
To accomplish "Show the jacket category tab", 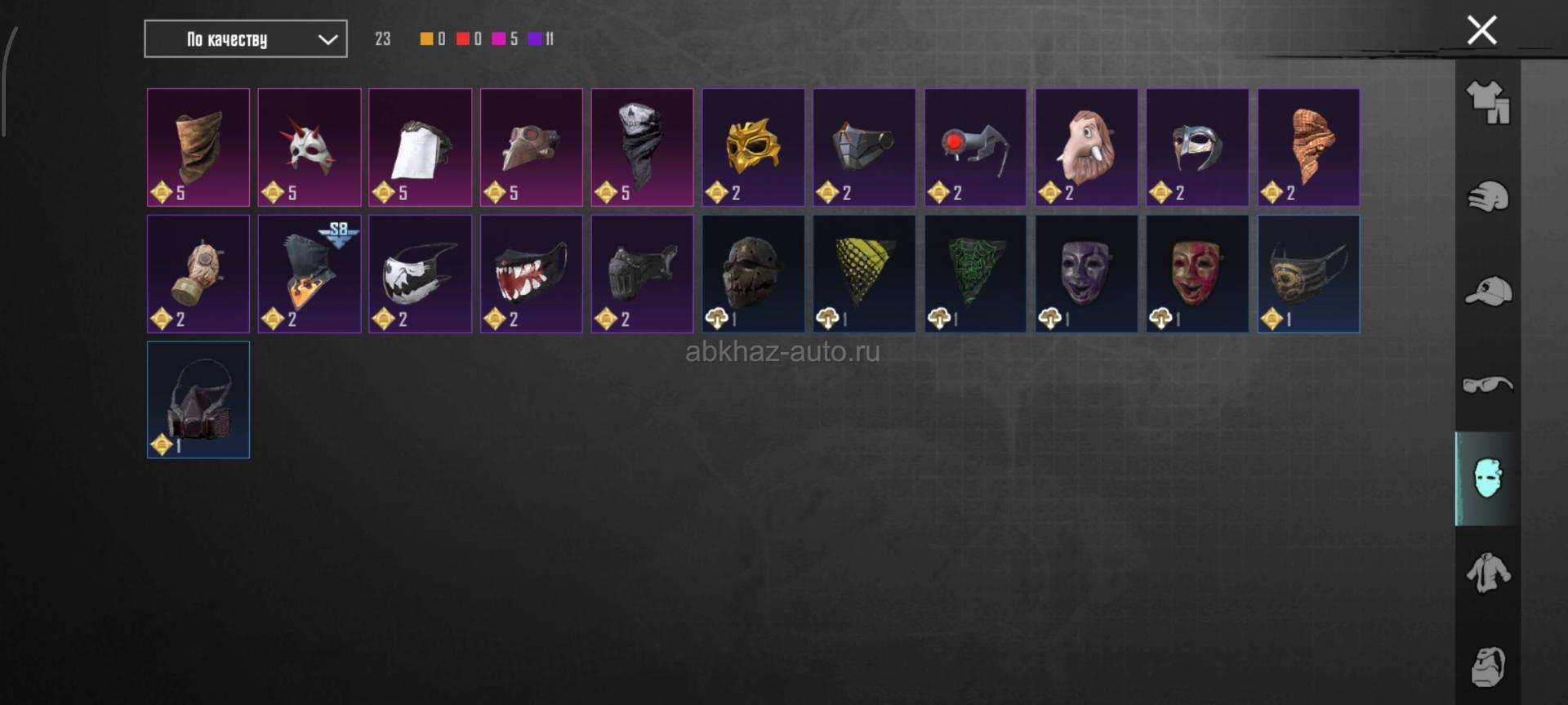I will pos(1488,573).
